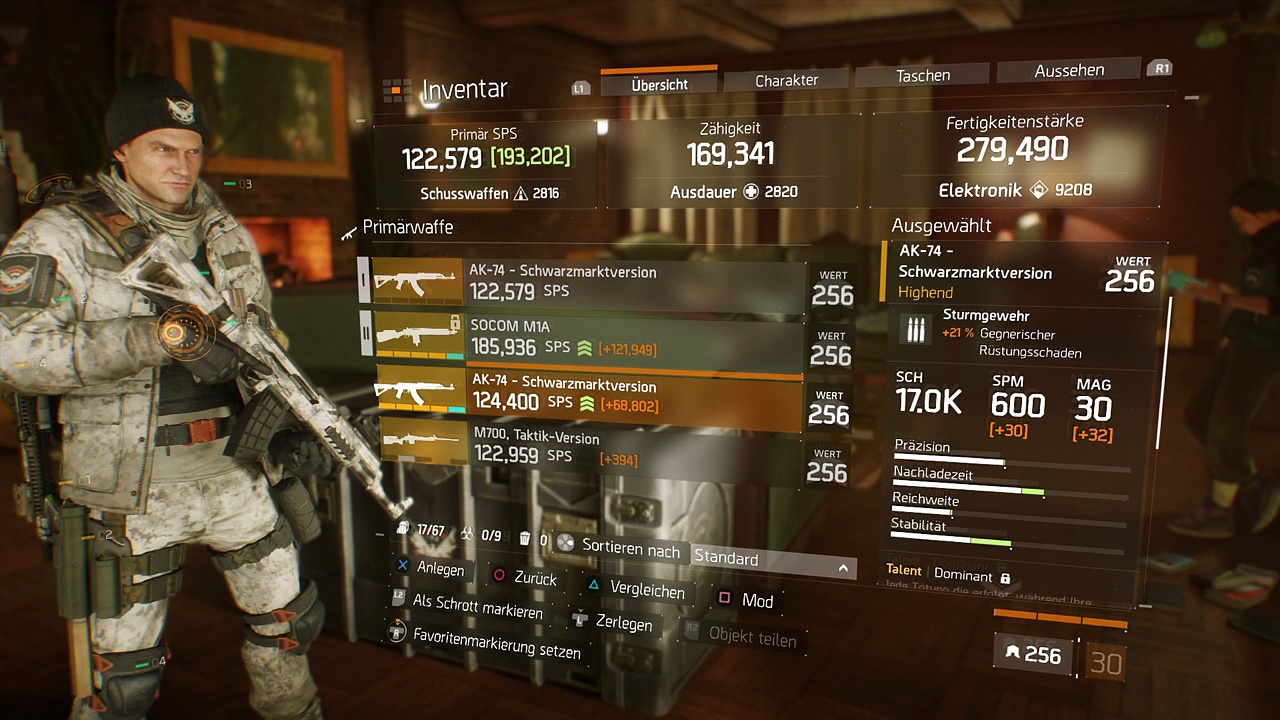Open the Charakter tab
This screenshot has height=720, width=1280.
pos(786,80)
